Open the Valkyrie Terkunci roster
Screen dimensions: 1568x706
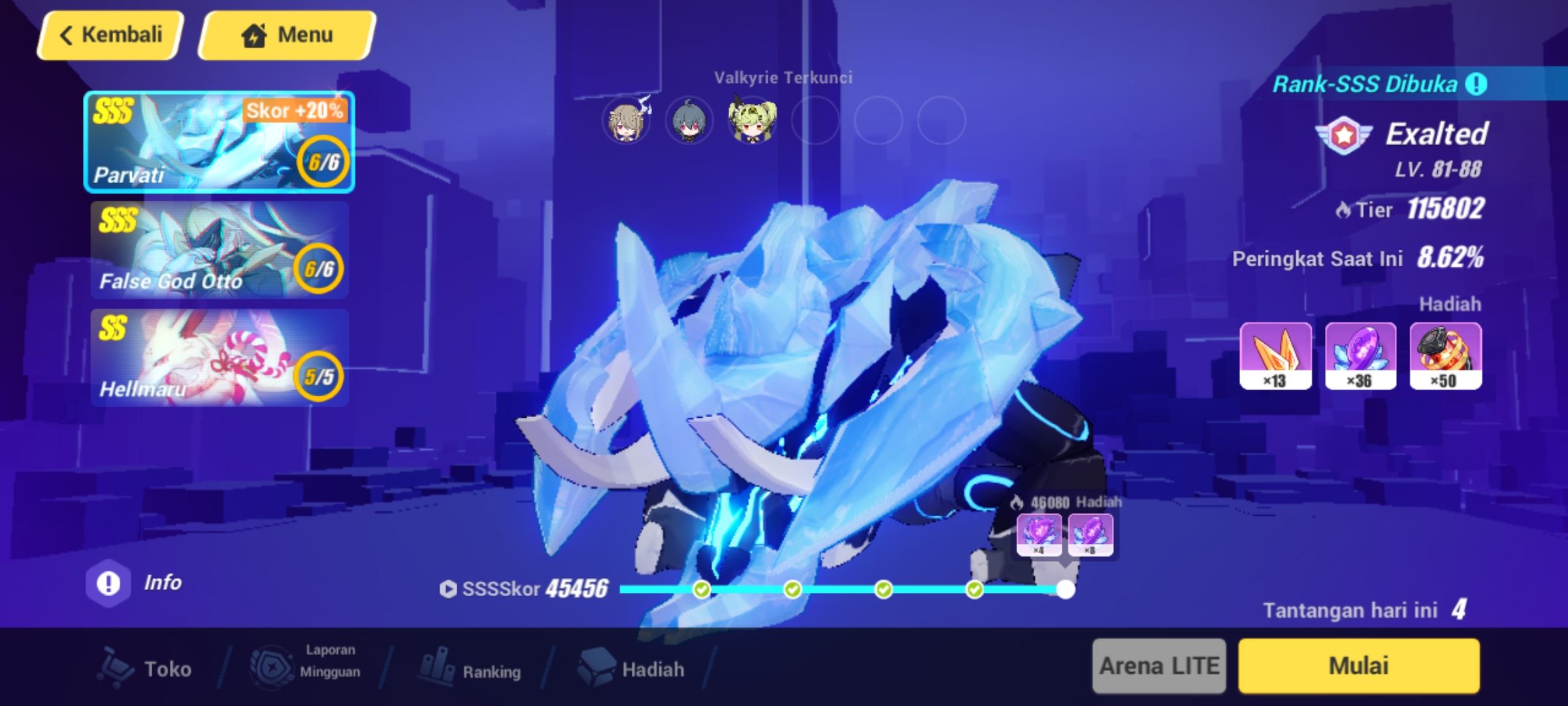[x=782, y=78]
